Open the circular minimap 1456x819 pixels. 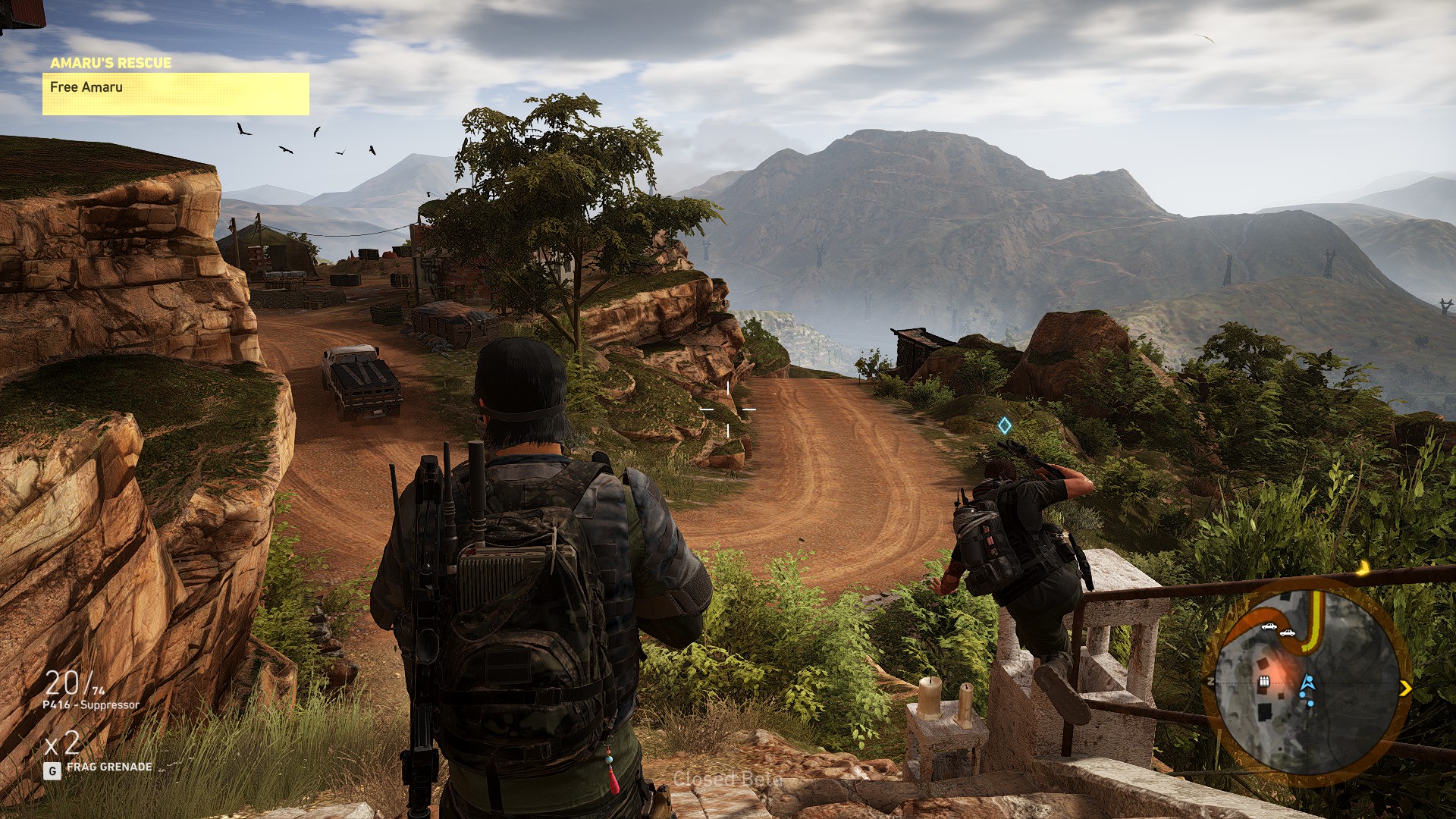(x=1306, y=677)
